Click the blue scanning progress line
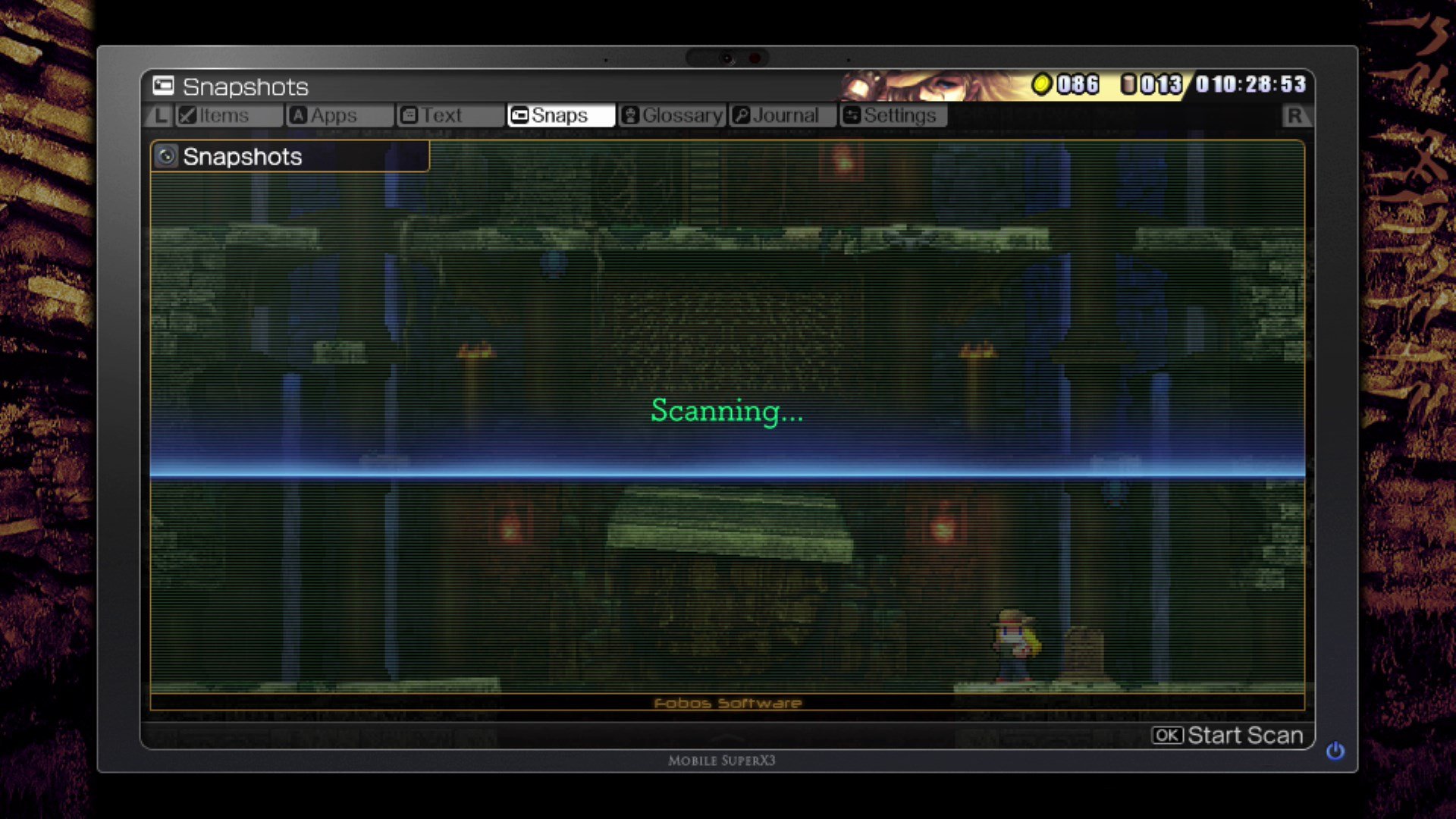The image size is (1456, 819). tap(726, 475)
